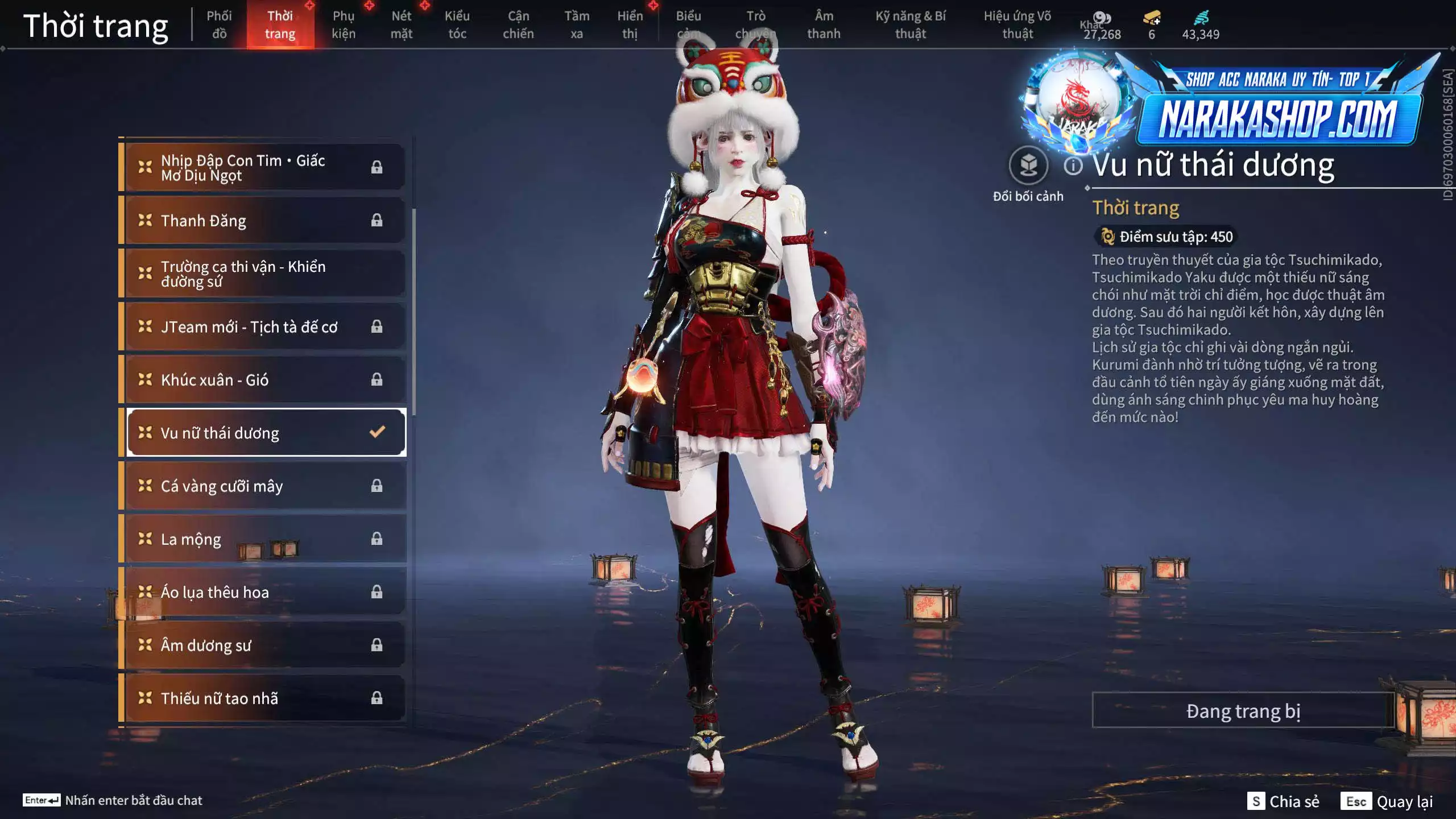Open the Phụ kiện tab
Viewport: 1456px width, 819px height.
coord(344,25)
